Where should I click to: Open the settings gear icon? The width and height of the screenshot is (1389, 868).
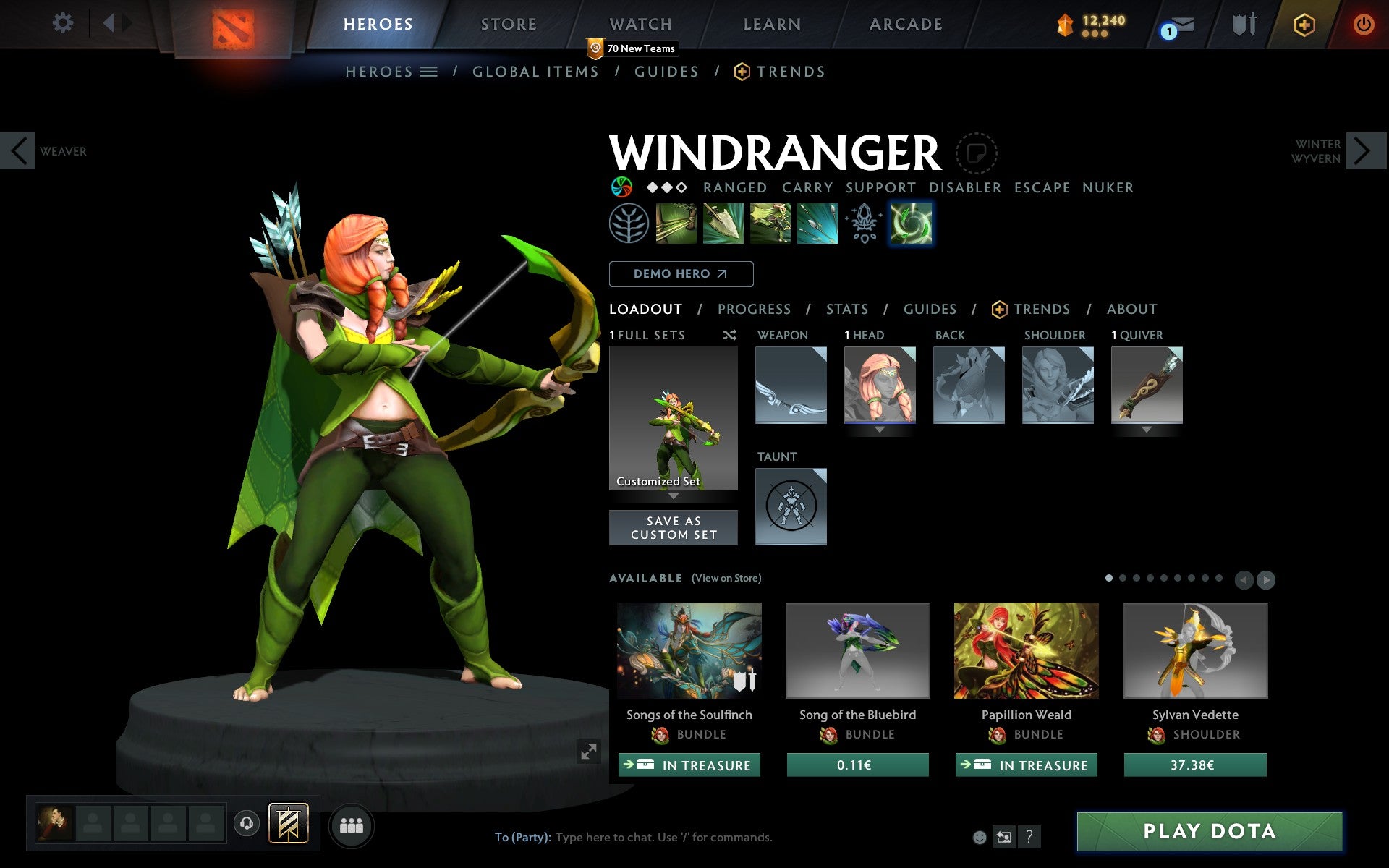(64, 23)
